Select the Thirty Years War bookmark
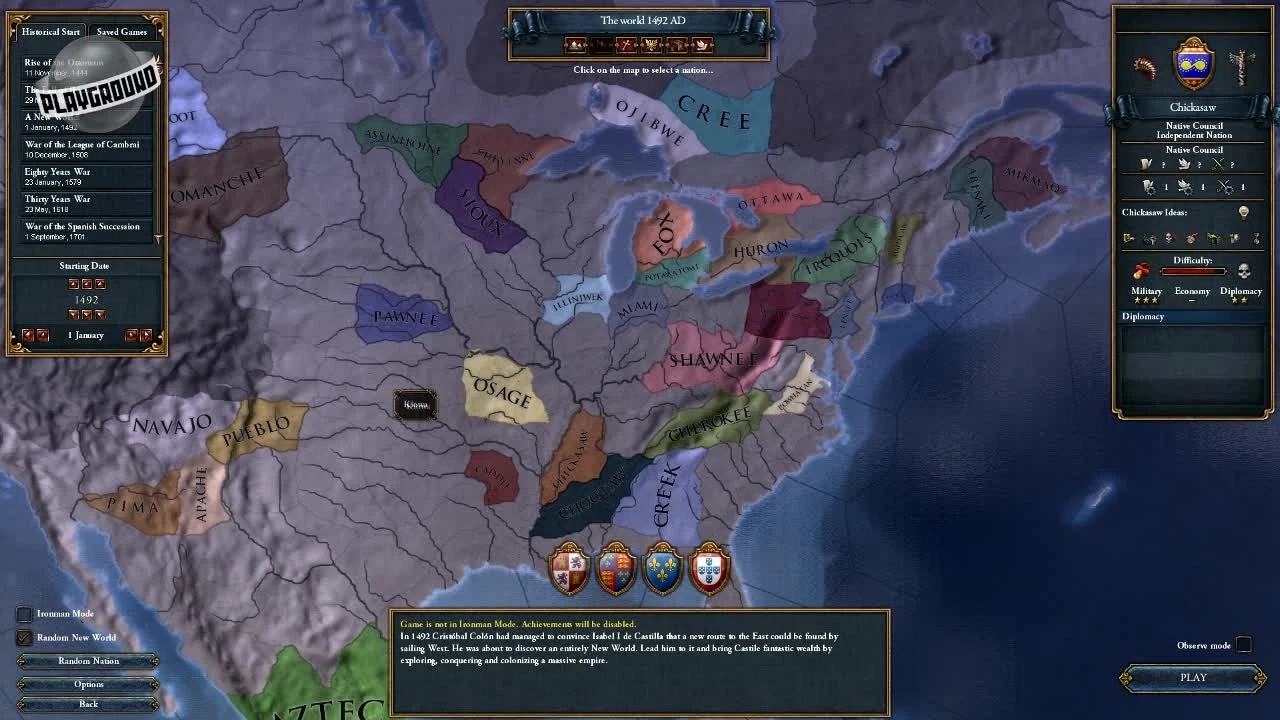Image resolution: width=1280 pixels, height=720 pixels. point(85,204)
